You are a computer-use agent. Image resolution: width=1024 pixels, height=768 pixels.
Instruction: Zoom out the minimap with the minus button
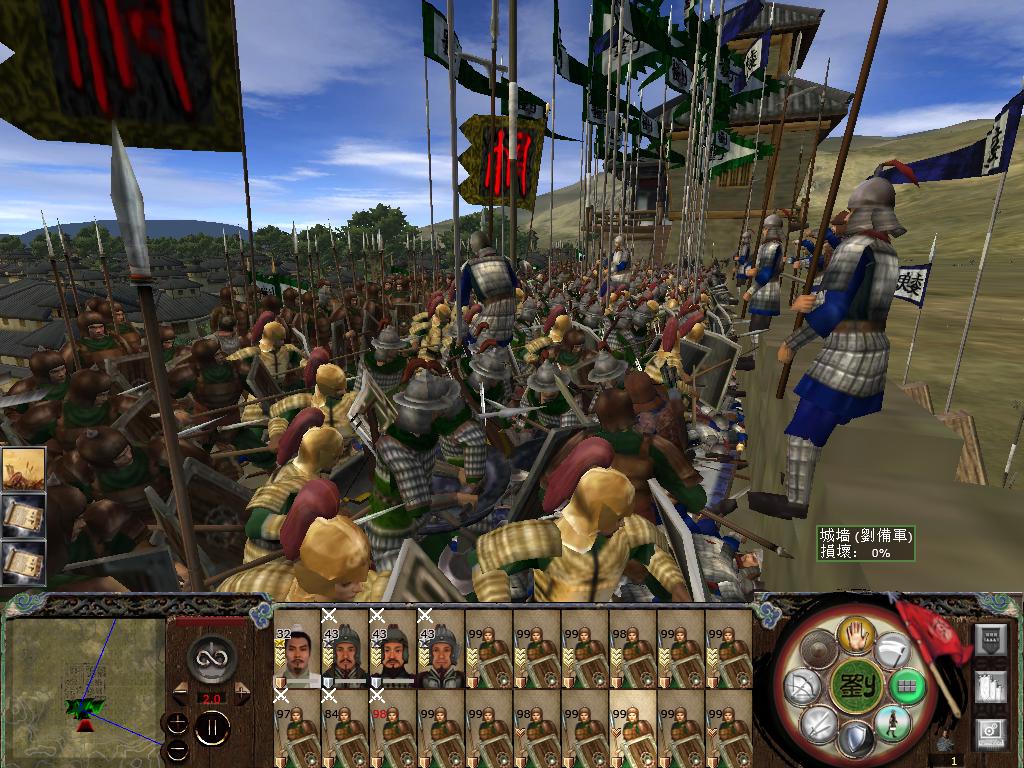(x=176, y=749)
